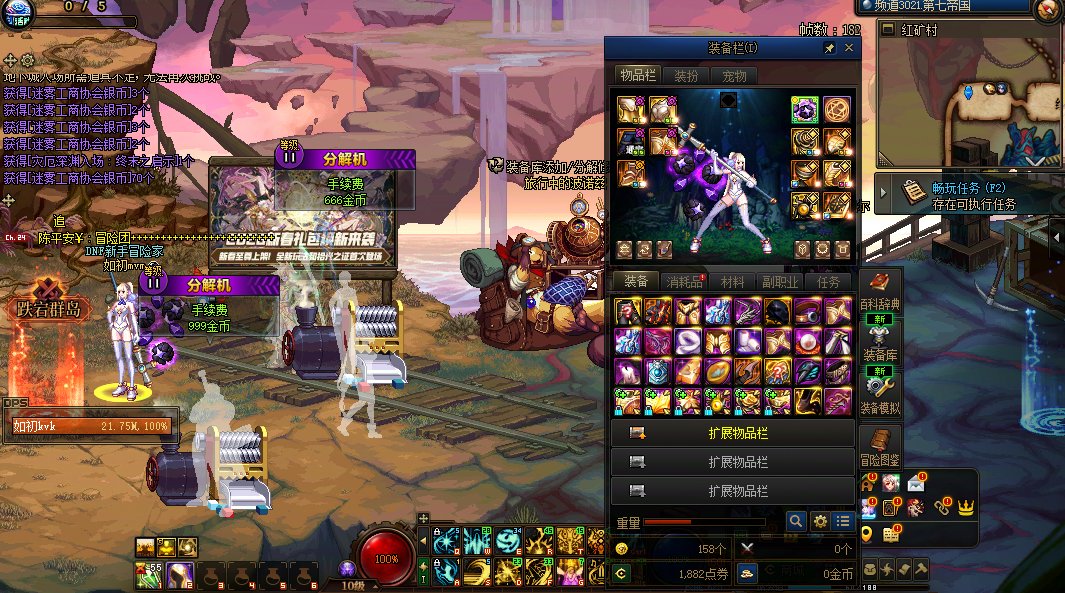
Task: Open the 宠物 pet tab
Action: 734,76
